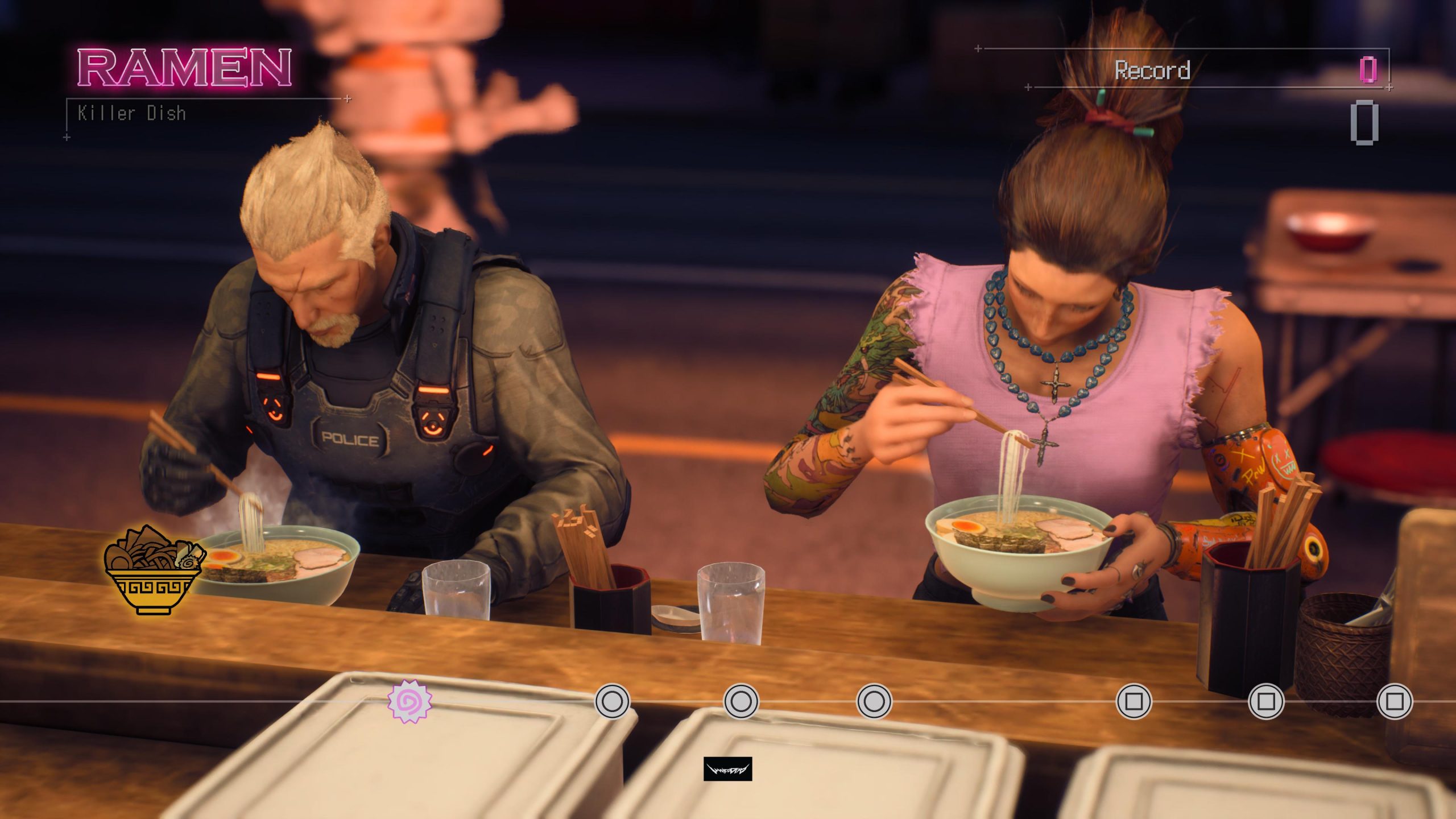Click the golden ramen bowl icon
Screen dimensions: 1456x819
[x=154, y=570]
